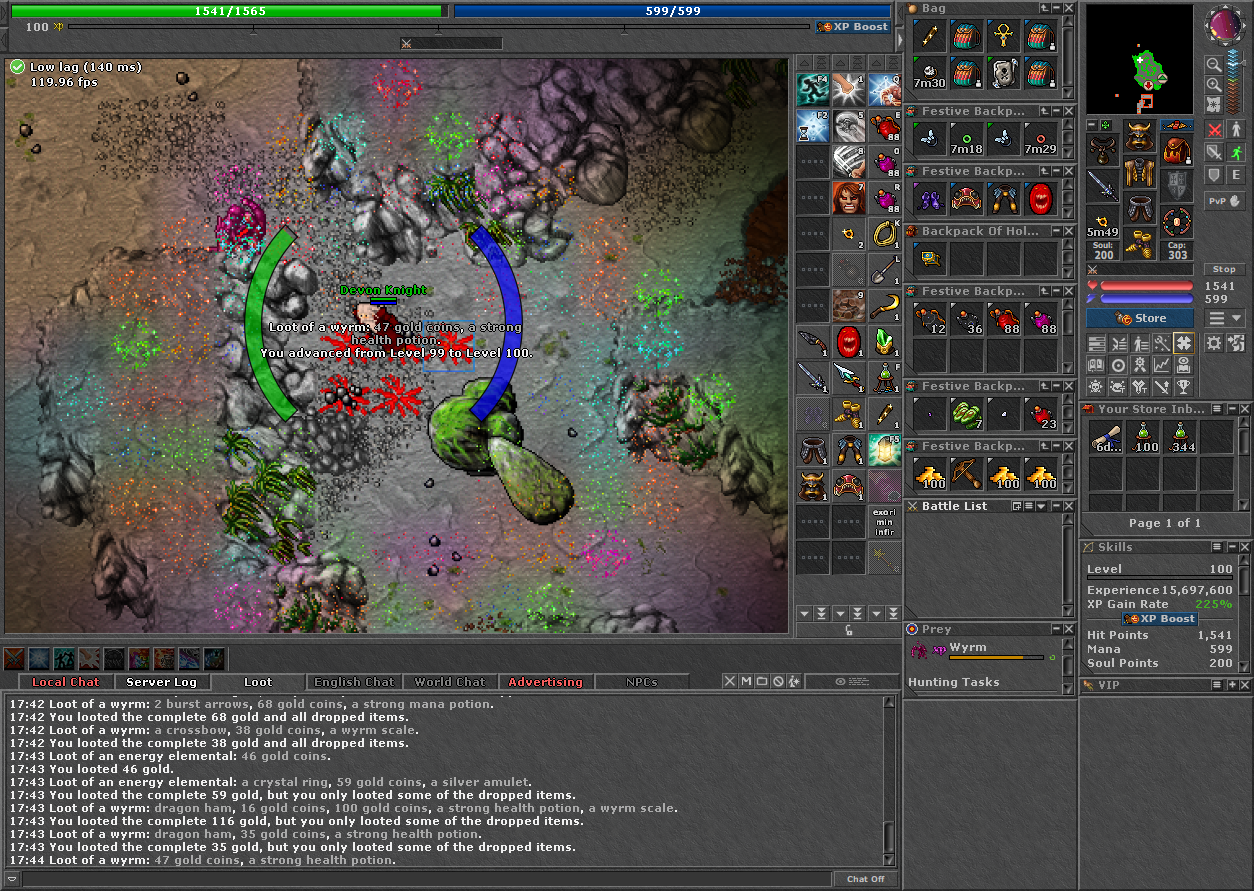Show the Advertising chat tab
The width and height of the screenshot is (1254, 891).
coord(545,682)
